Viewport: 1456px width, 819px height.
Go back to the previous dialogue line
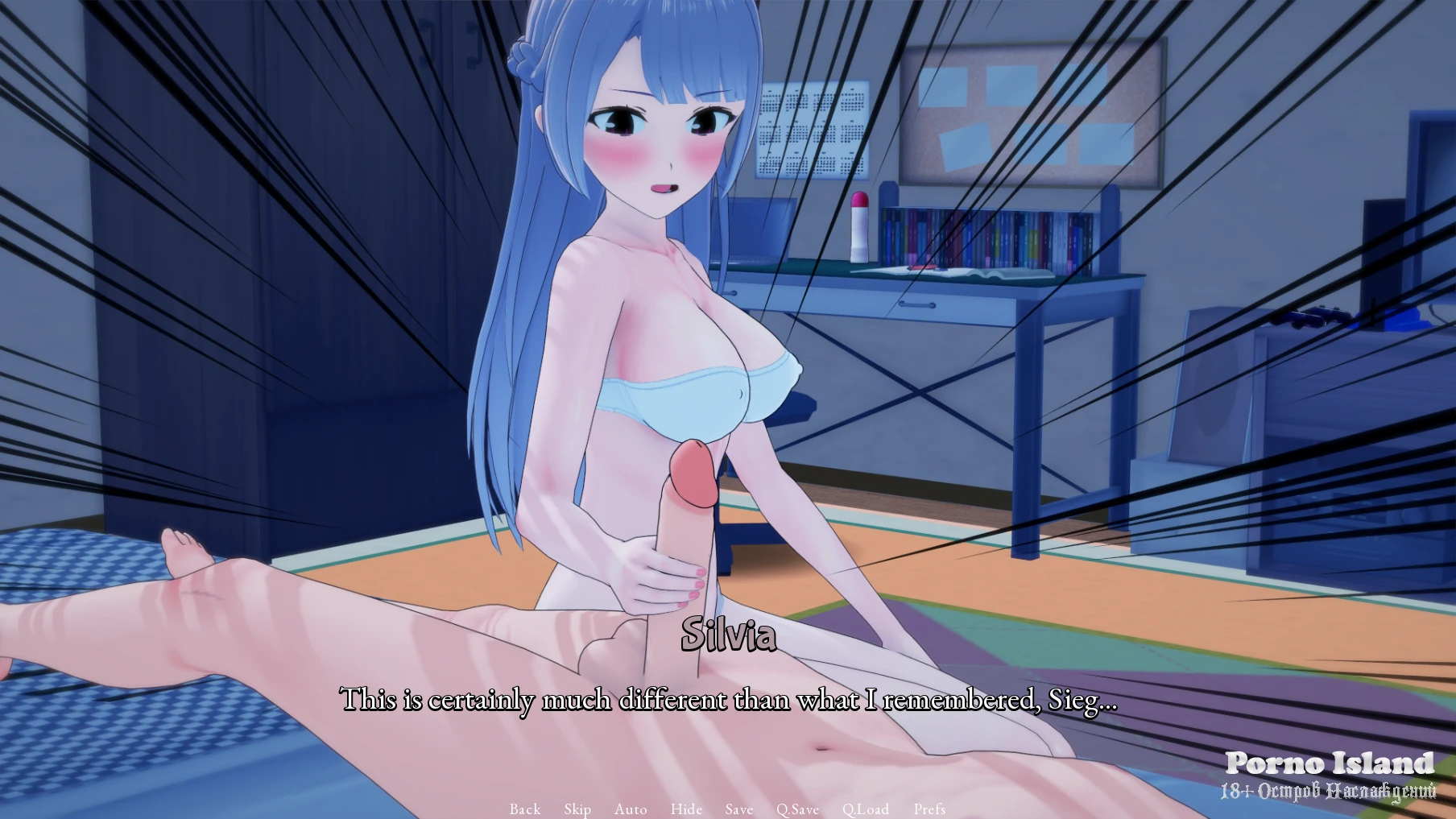pyautogui.click(x=524, y=809)
